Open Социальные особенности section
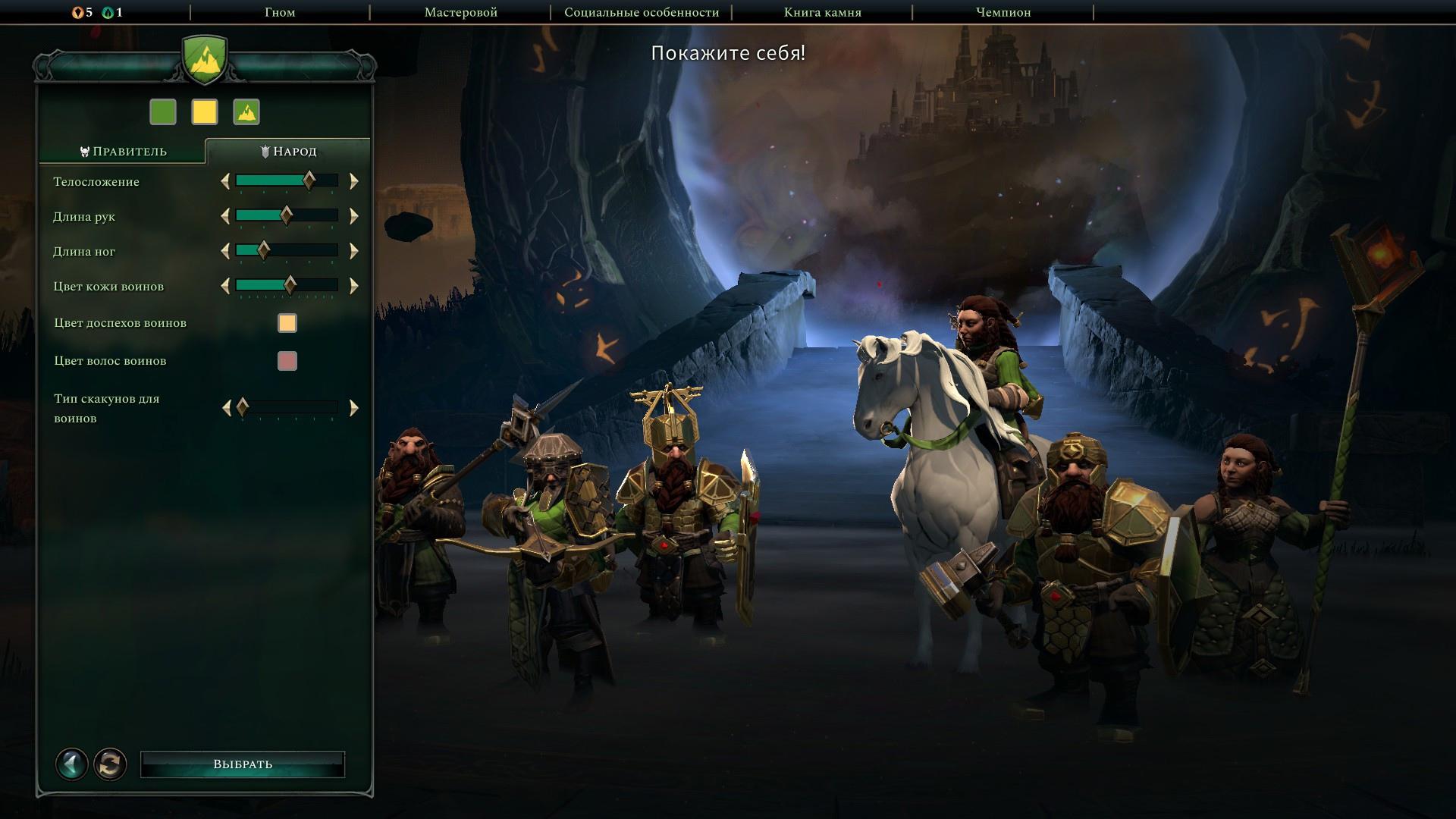The image size is (1456, 819). [x=641, y=12]
